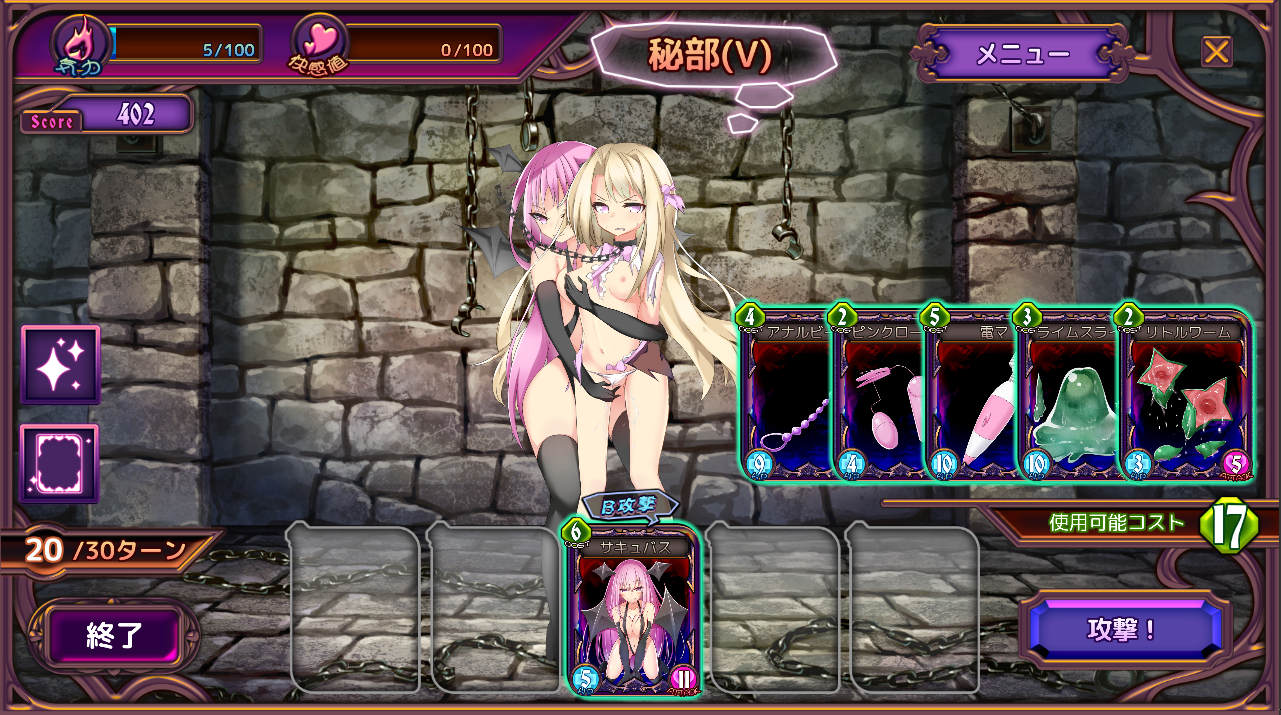Pick the リトルワーム red flower card
This screenshot has height=715, width=1281.
(x=1185, y=400)
